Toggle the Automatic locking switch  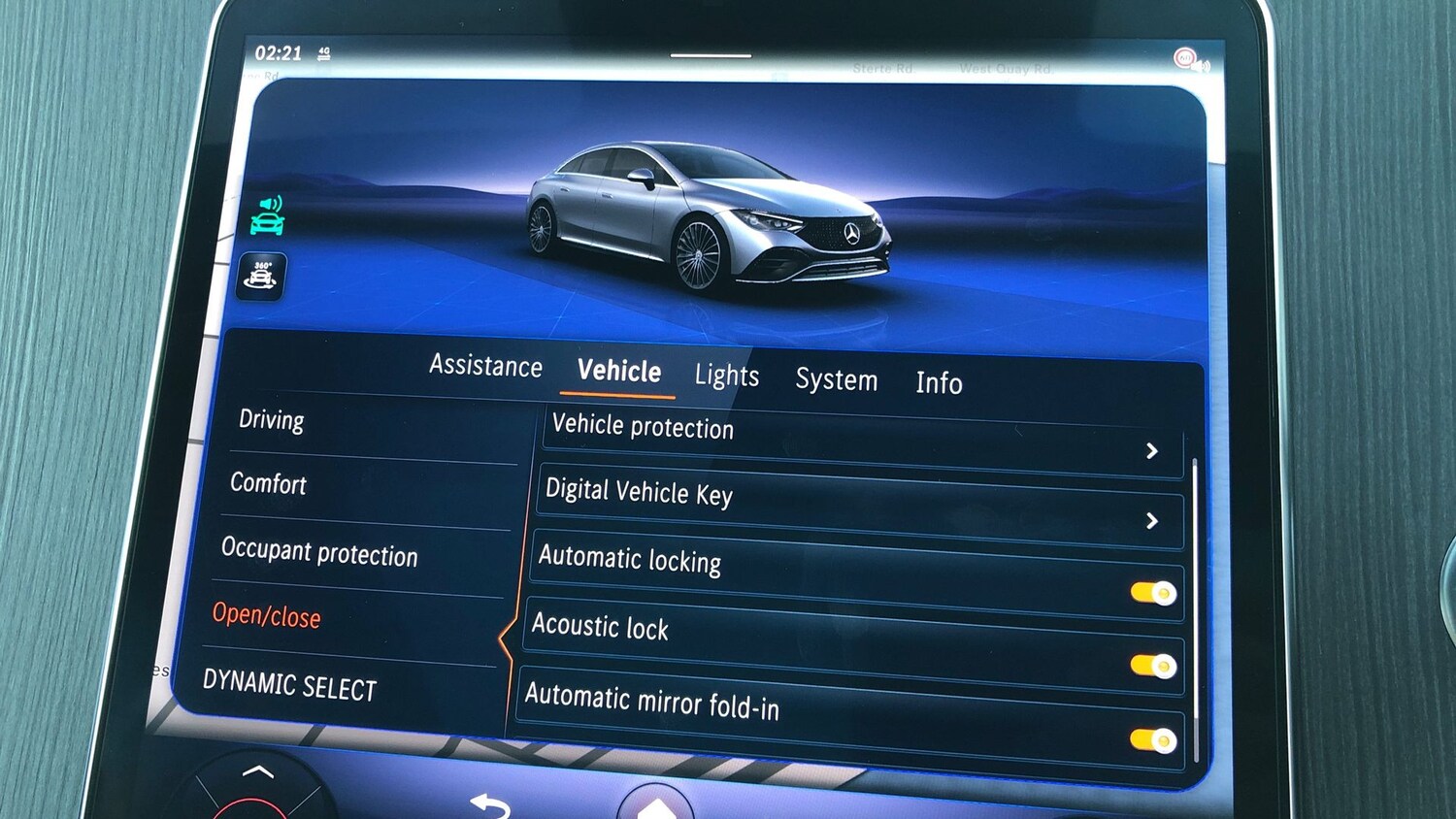(x=1152, y=592)
